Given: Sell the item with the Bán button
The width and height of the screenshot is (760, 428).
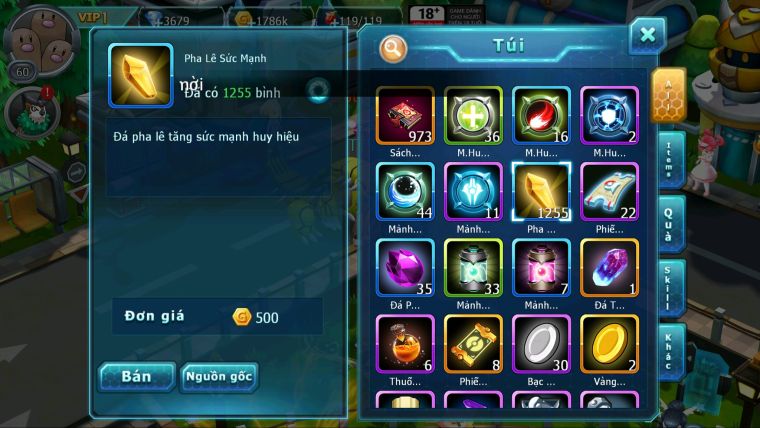Looking at the screenshot, I should (137, 377).
